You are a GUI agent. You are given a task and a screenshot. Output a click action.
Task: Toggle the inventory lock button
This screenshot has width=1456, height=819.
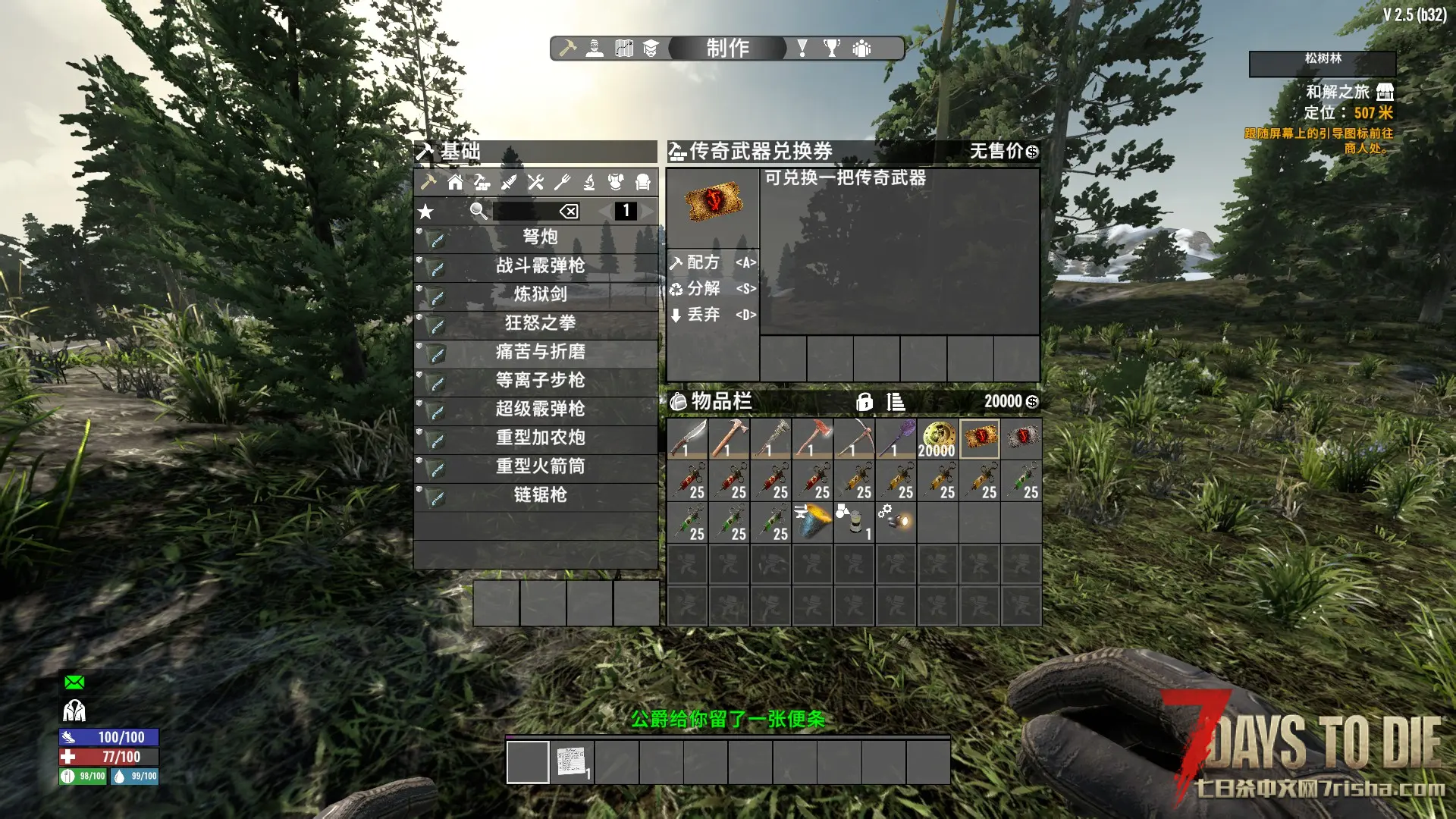point(864,402)
